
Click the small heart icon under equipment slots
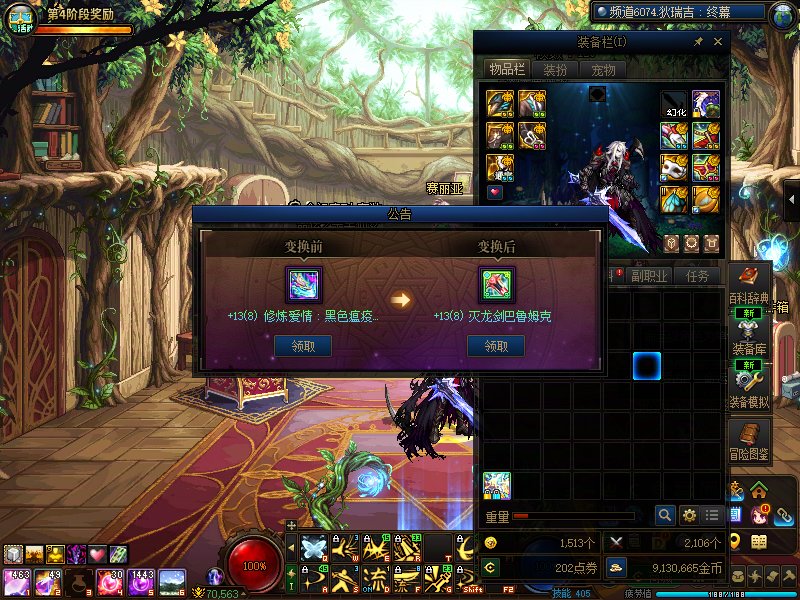pyautogui.click(x=495, y=192)
